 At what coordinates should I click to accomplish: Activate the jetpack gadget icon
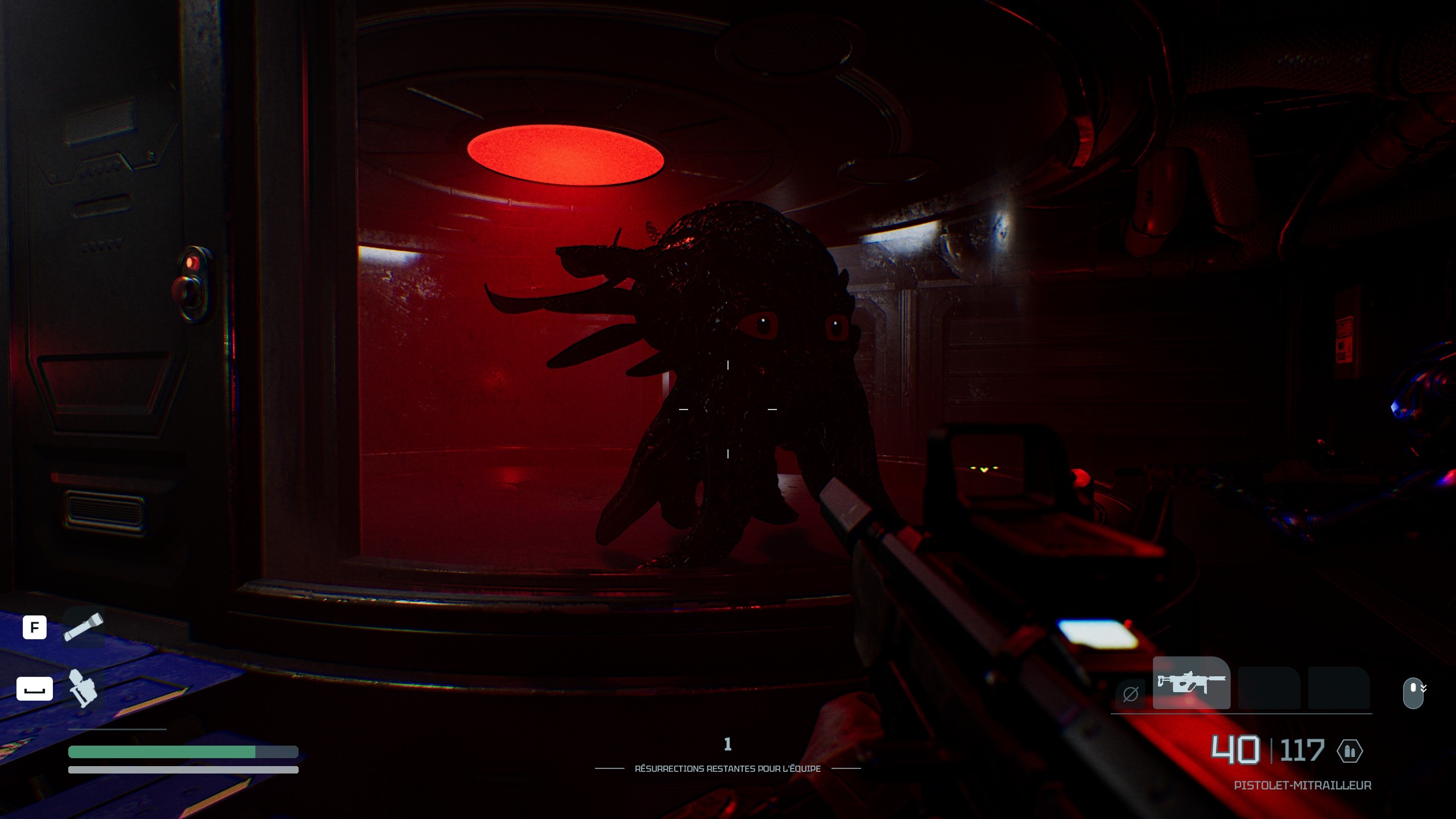click(82, 688)
